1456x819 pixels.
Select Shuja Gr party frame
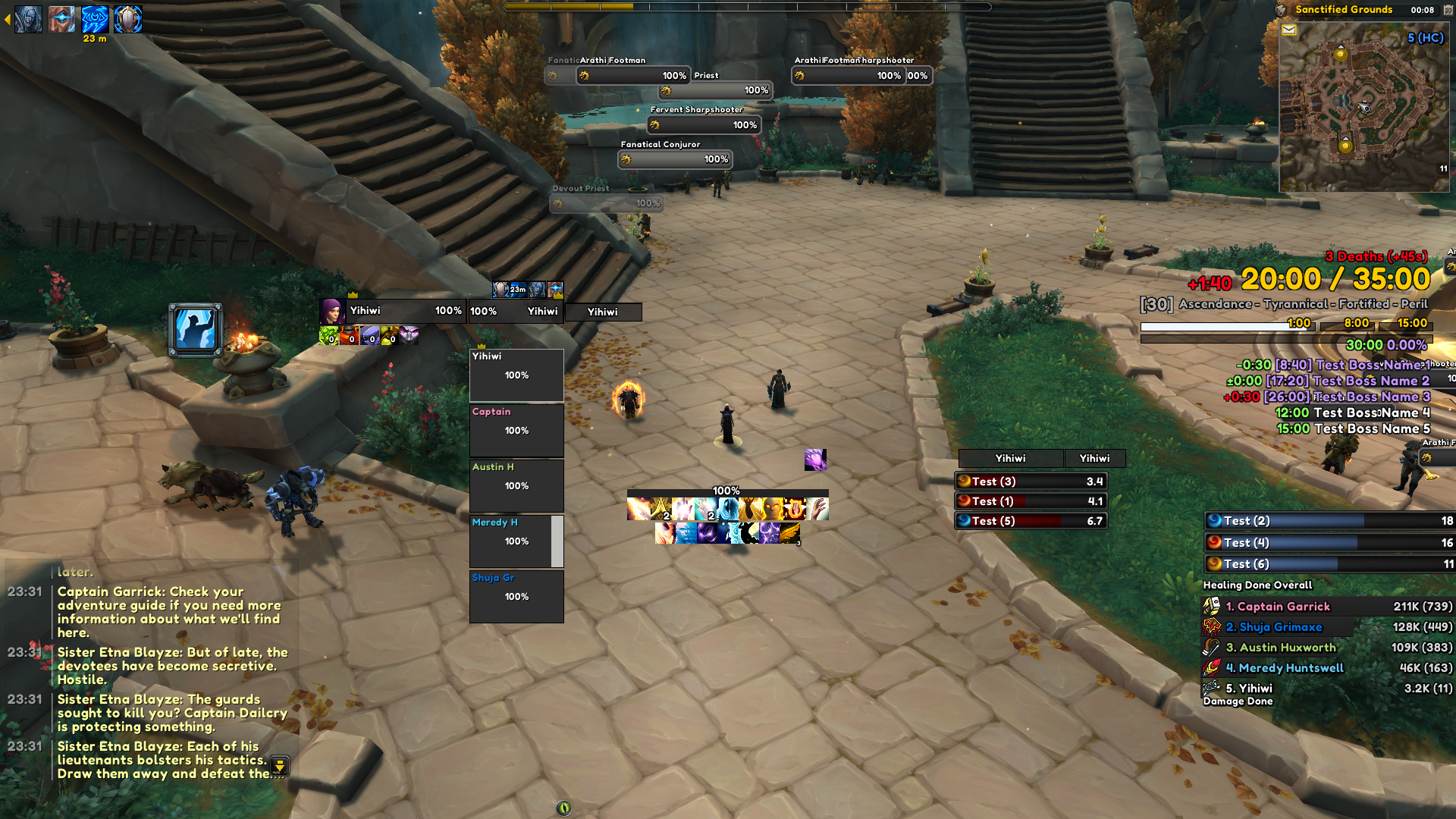tap(516, 596)
